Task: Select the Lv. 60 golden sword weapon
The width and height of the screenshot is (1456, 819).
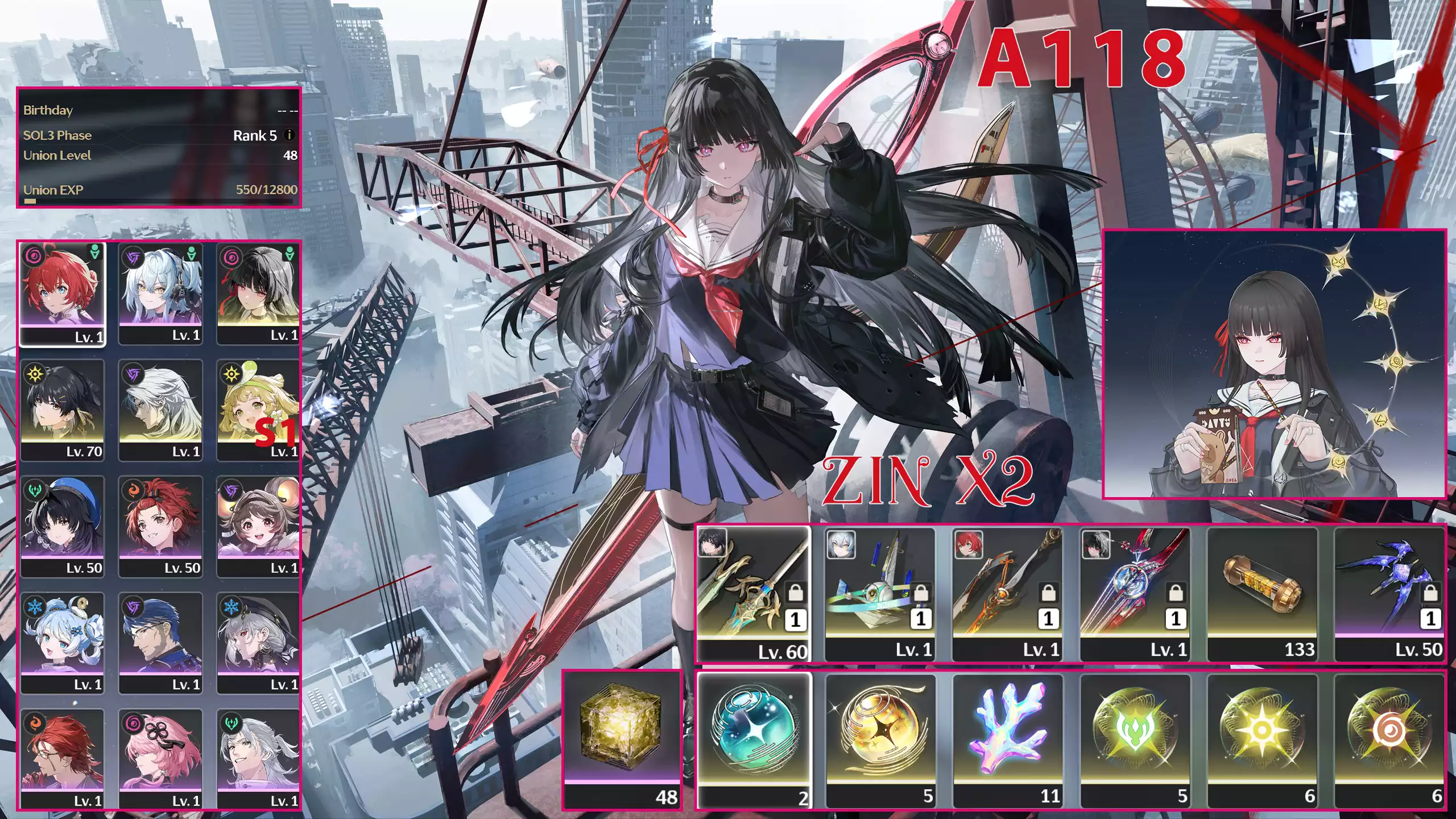Action: pos(754,593)
